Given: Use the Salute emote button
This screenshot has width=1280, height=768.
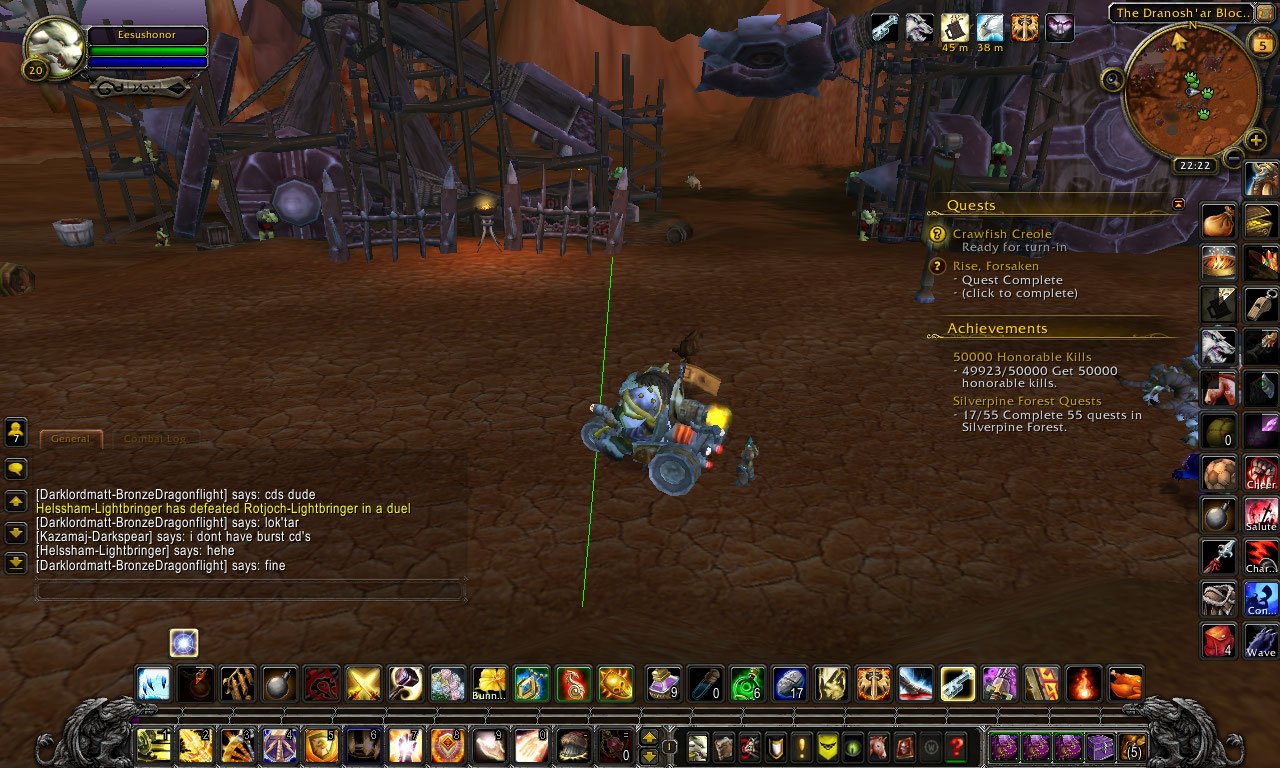Looking at the screenshot, I should point(1261,513).
